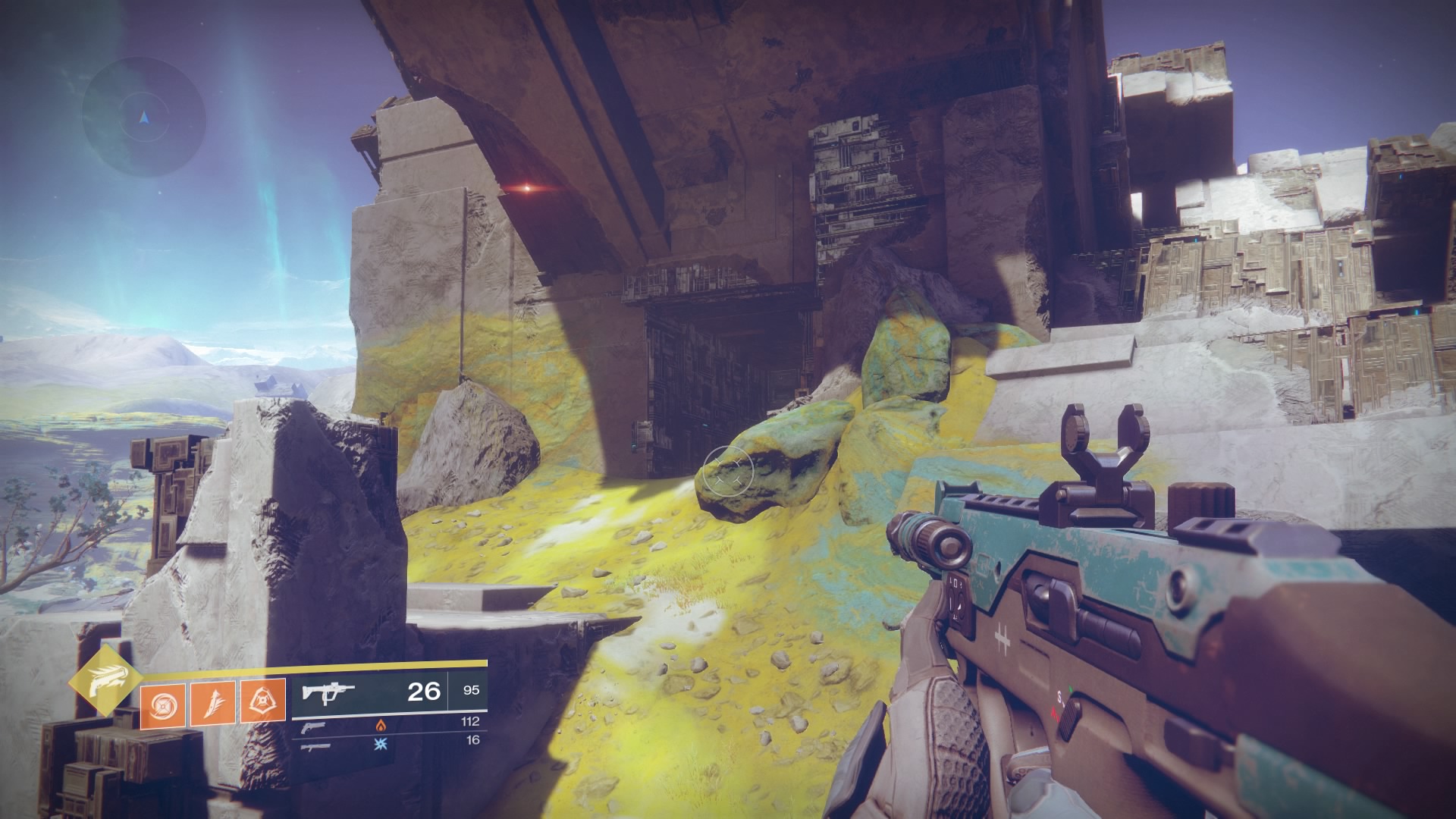The height and width of the screenshot is (819, 1456).
Task: Click the circular radar display
Action: (x=144, y=117)
